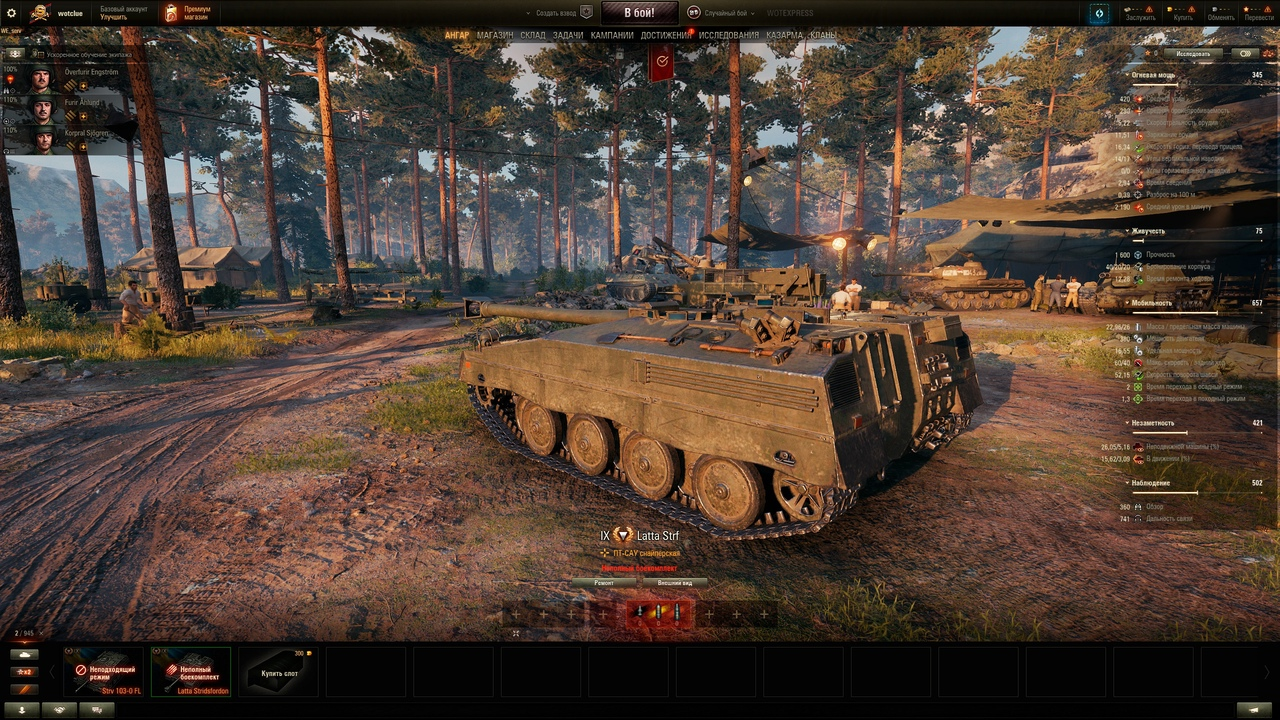
Task: Switch to the МАГАЗИН tab
Action: [x=495, y=35]
